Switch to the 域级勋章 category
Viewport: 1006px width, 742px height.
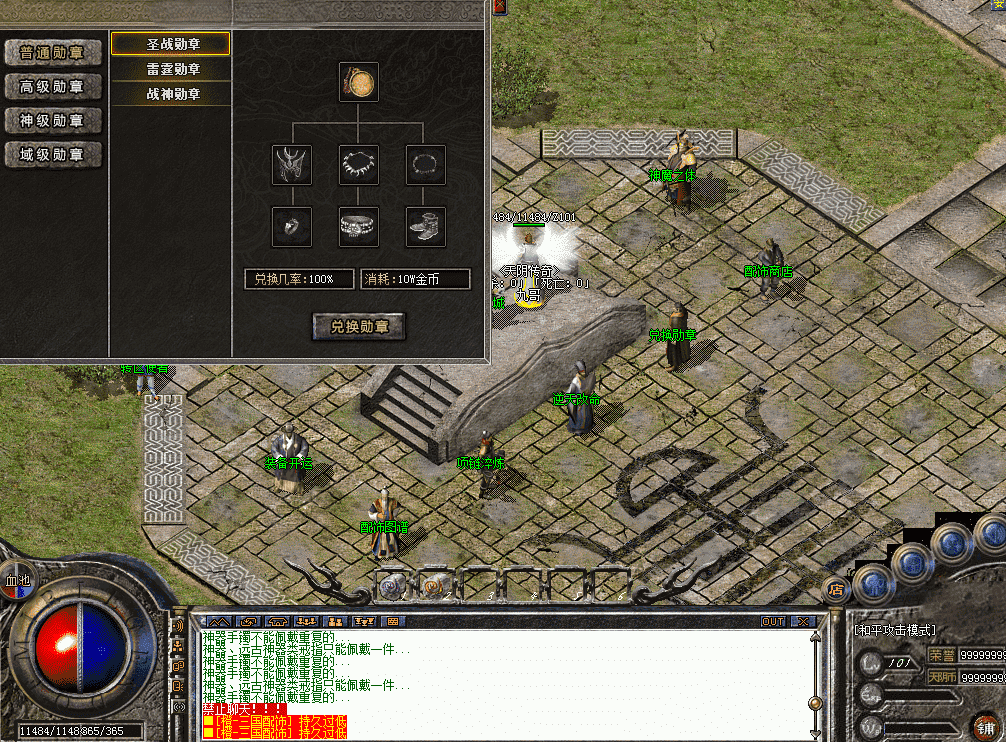53,155
